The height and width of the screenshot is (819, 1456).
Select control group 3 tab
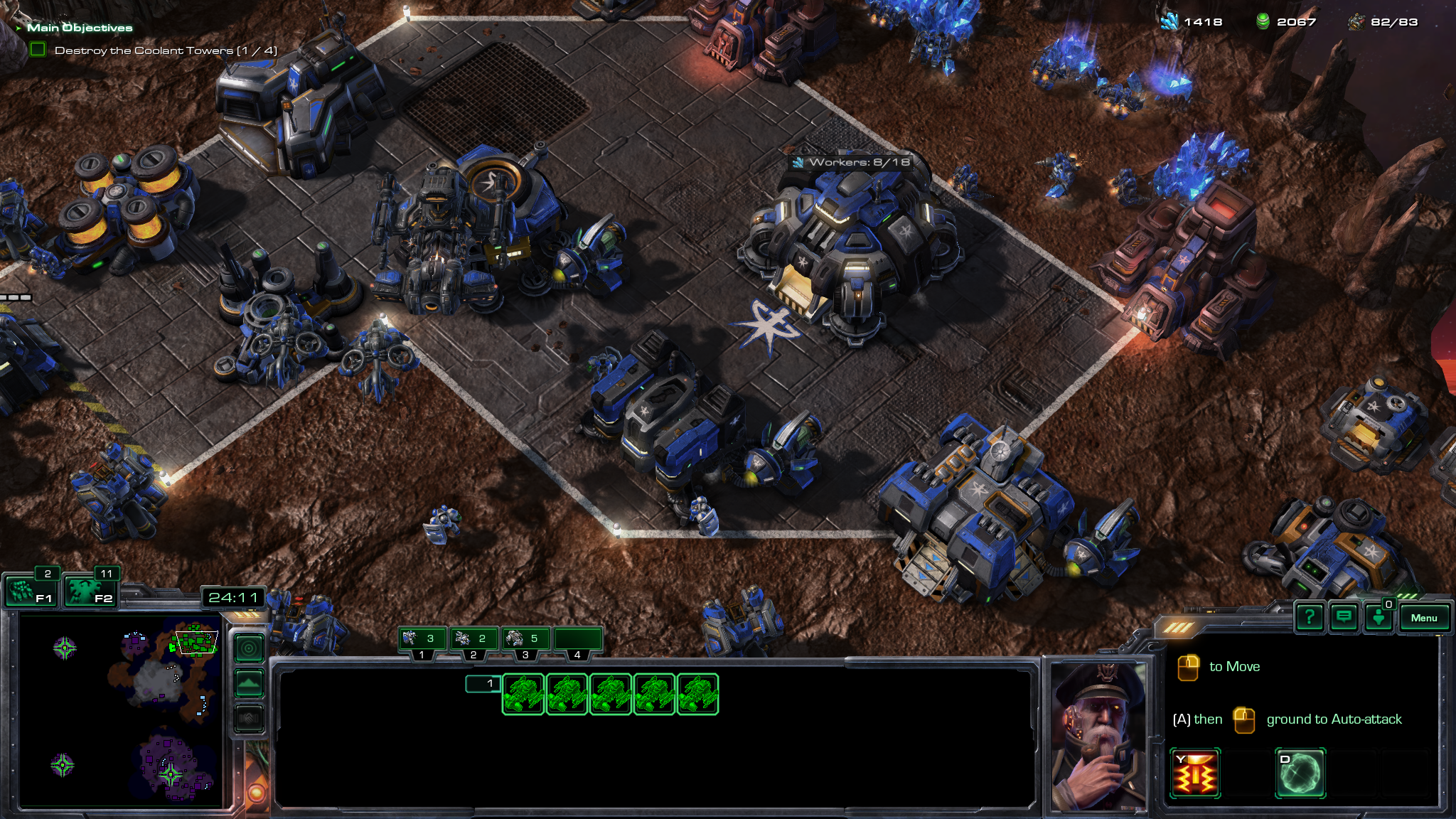point(526,639)
